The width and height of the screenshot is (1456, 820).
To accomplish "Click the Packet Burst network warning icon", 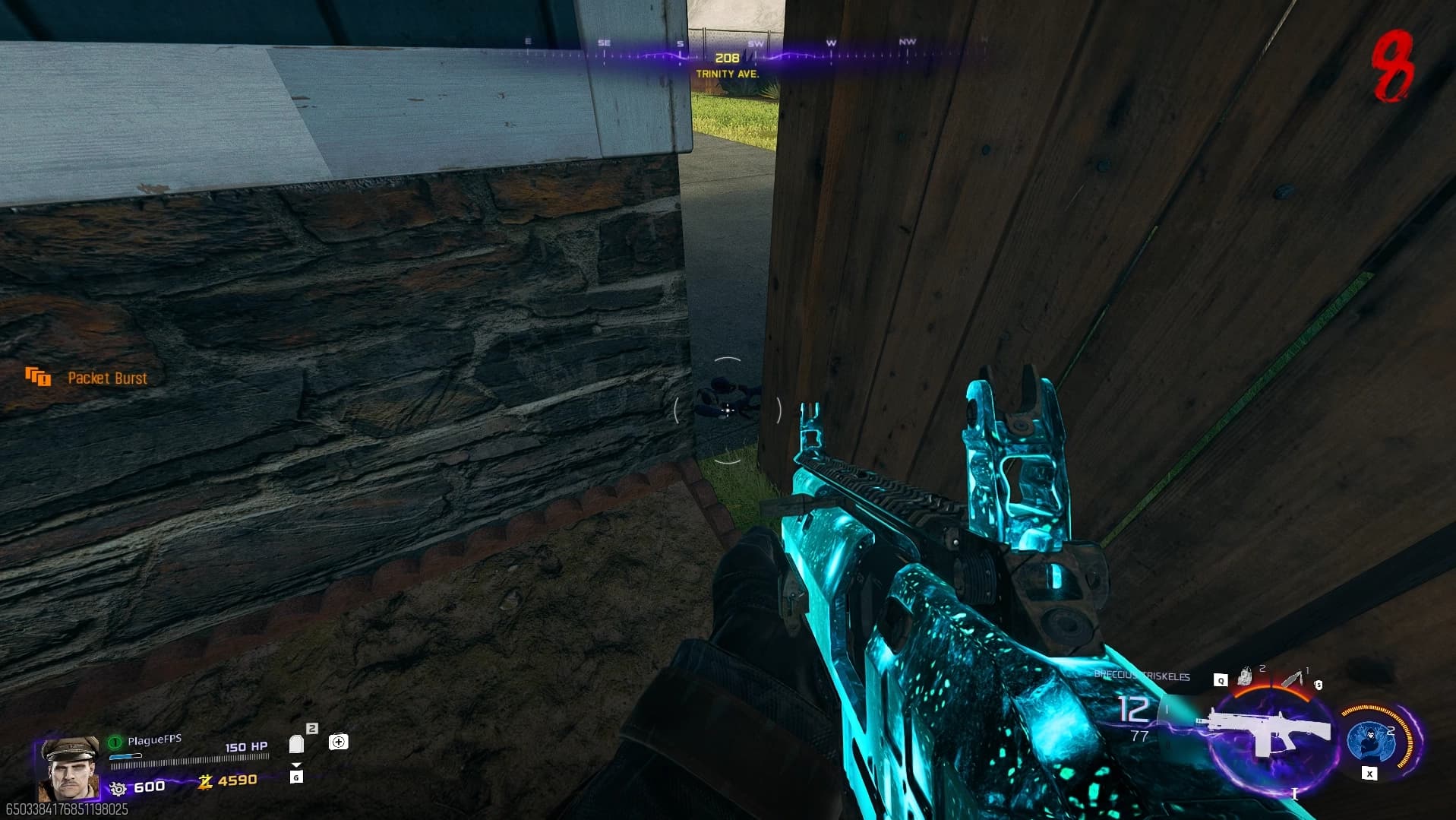I will tap(38, 376).
